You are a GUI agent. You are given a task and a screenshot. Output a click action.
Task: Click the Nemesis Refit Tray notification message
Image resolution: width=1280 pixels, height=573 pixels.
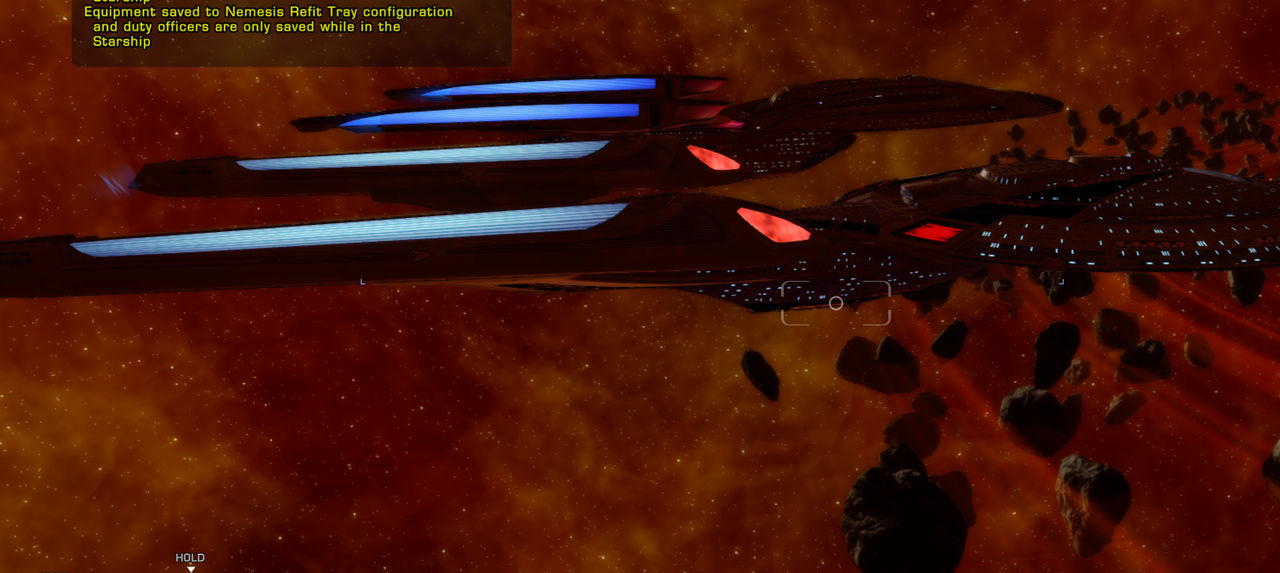(268, 27)
